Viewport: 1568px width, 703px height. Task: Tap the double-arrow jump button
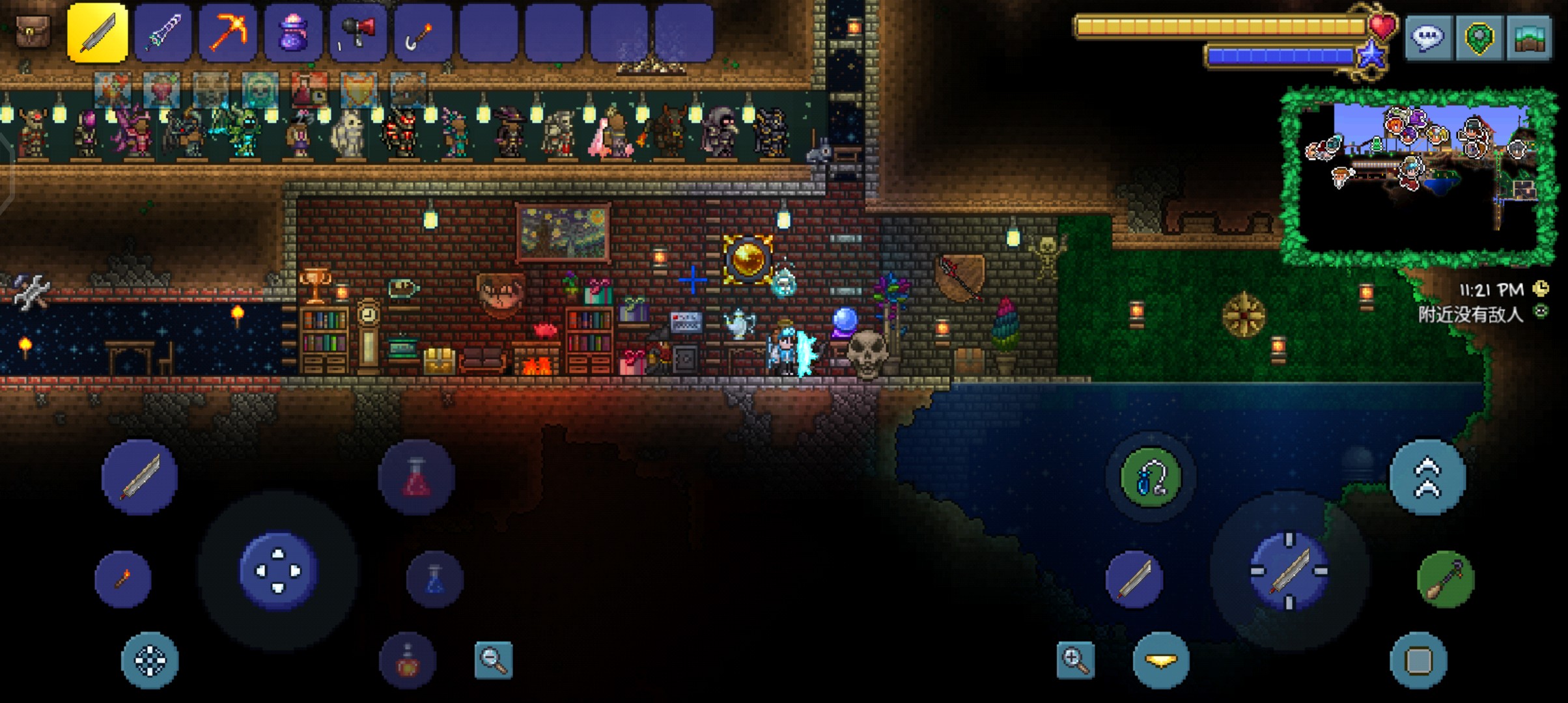tap(1427, 477)
